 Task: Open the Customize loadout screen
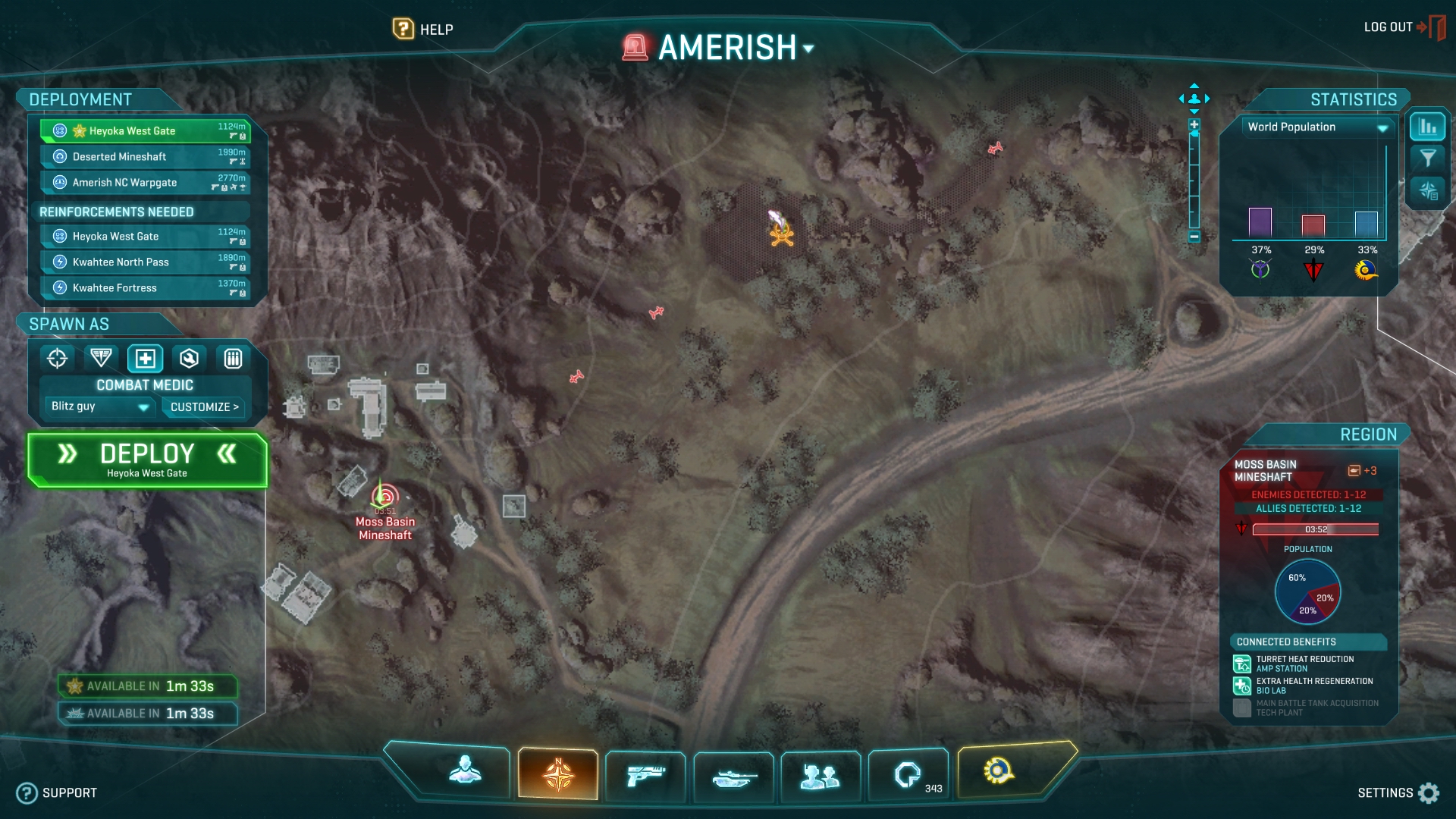[204, 407]
